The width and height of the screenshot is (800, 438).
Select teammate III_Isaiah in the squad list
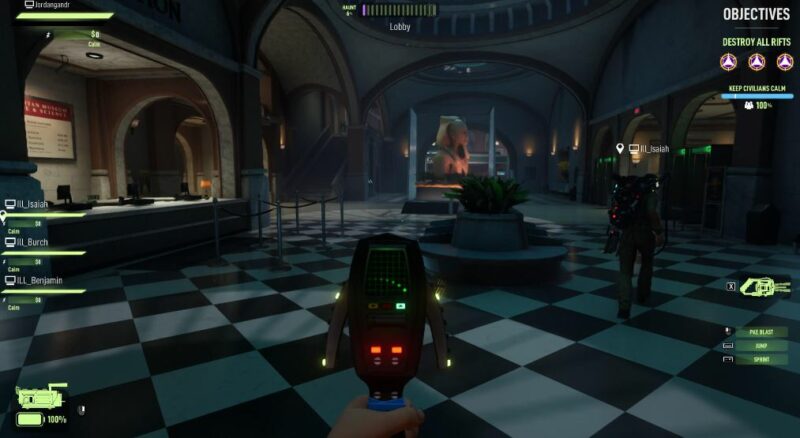[x=34, y=204]
